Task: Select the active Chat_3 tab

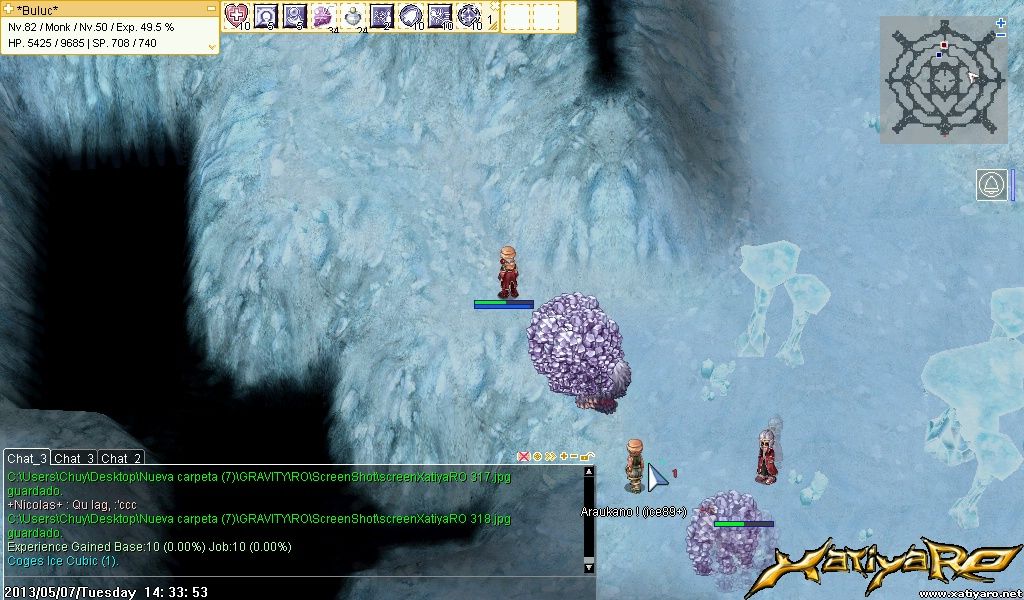Action: 27,458
